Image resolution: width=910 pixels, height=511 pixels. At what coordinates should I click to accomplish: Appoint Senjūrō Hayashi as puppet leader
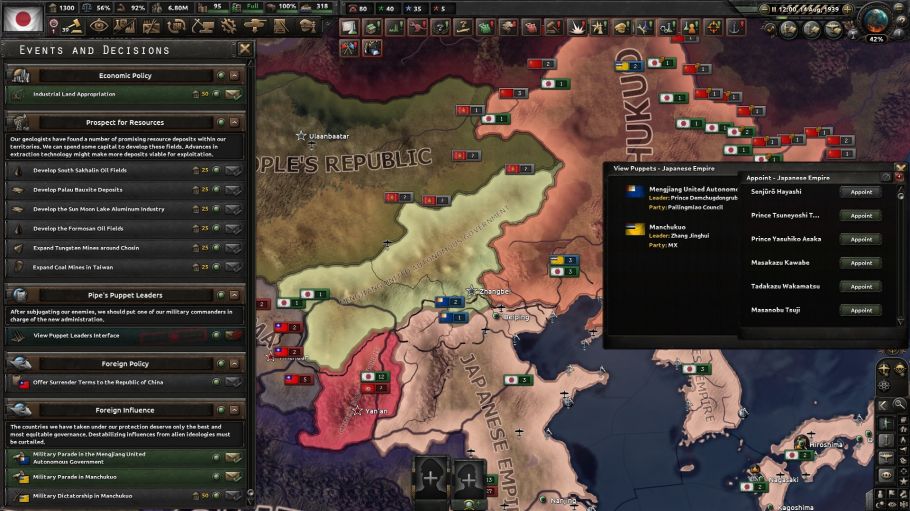pyautogui.click(x=861, y=192)
